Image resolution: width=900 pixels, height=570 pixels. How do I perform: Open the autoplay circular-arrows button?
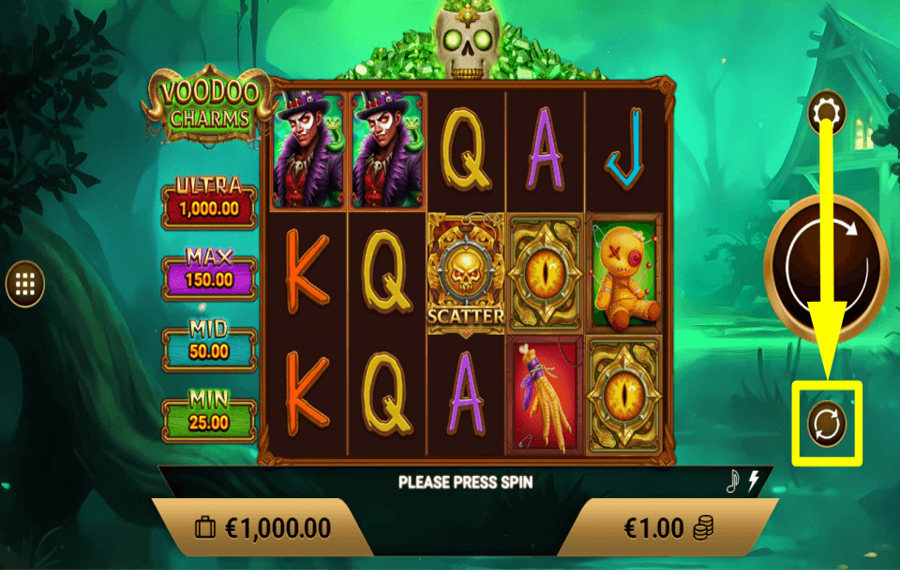click(x=827, y=423)
